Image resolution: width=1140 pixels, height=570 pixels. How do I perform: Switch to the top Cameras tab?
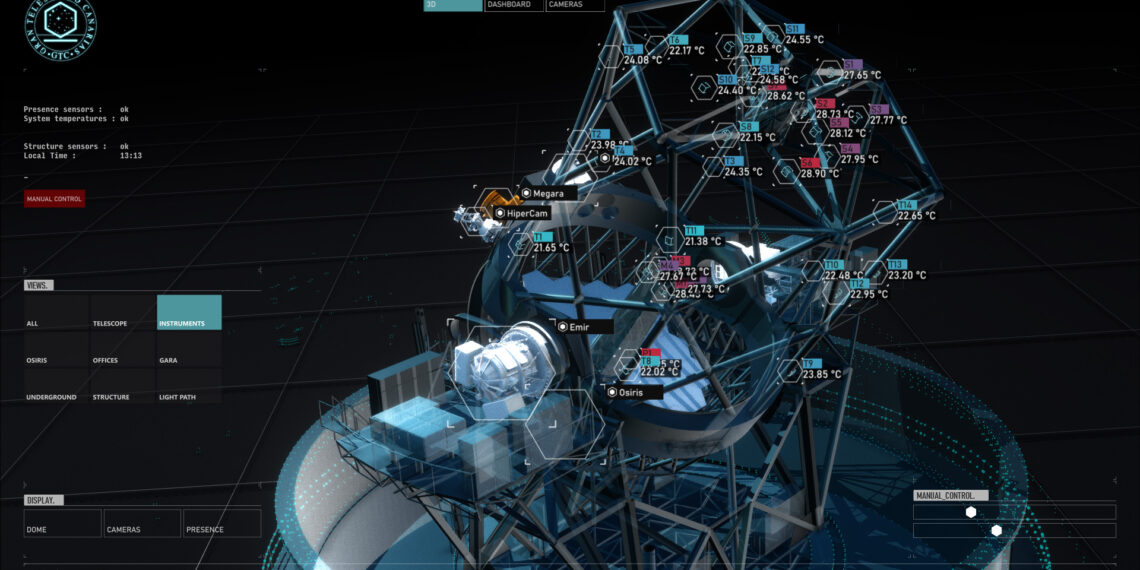point(574,5)
